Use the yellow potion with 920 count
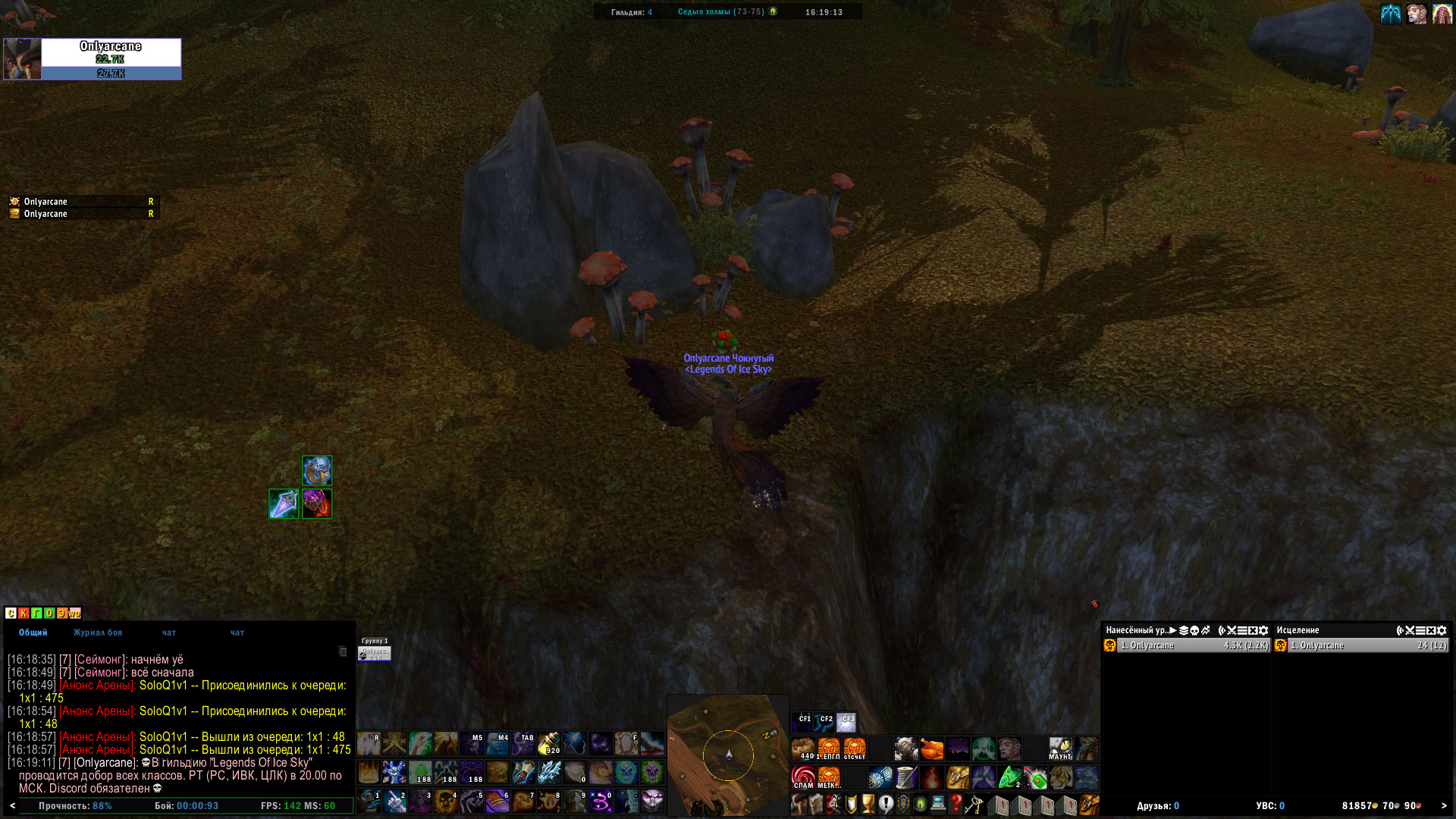 pos(549,743)
